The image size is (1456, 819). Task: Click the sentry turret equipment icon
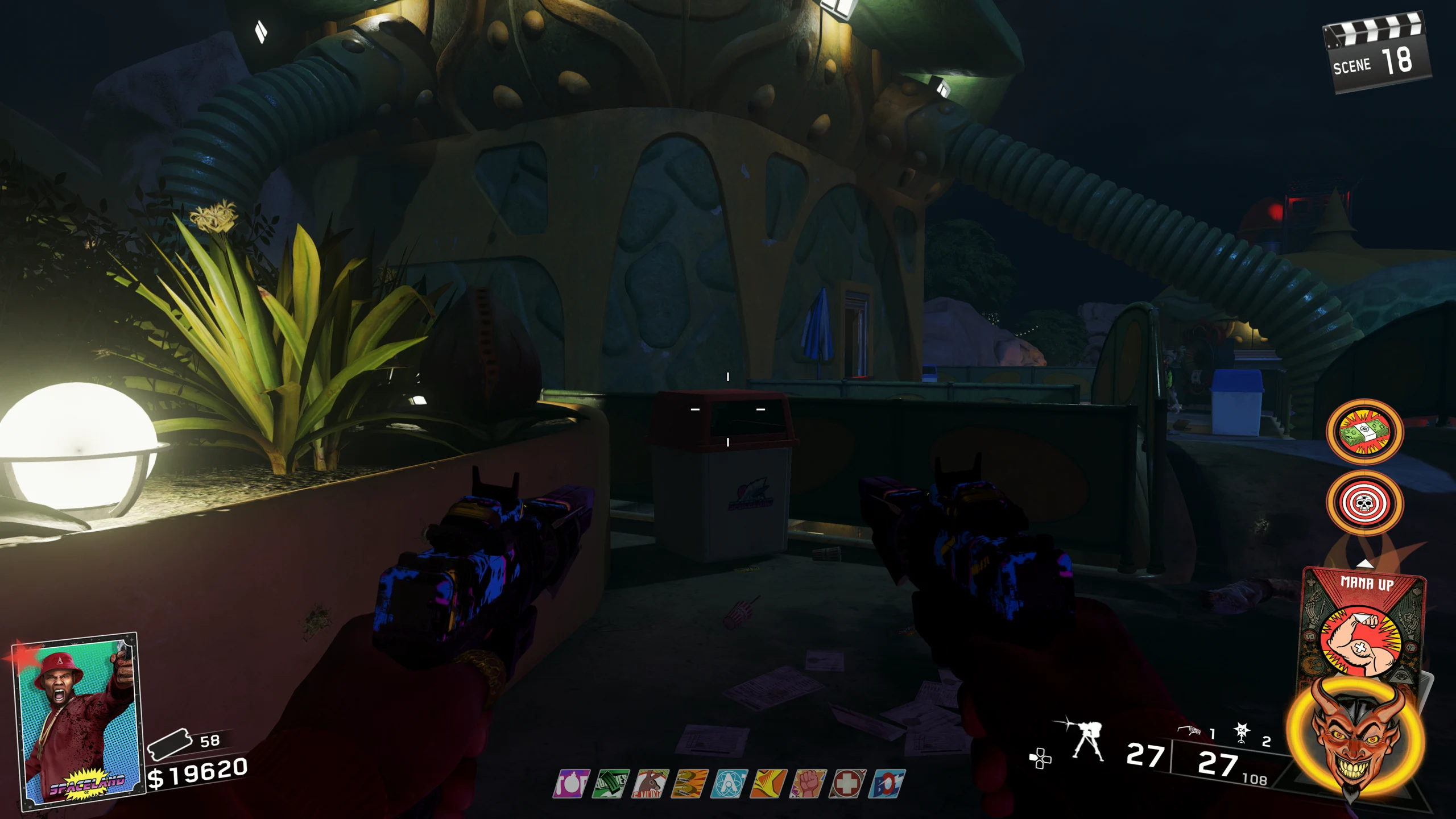[x=1086, y=741]
